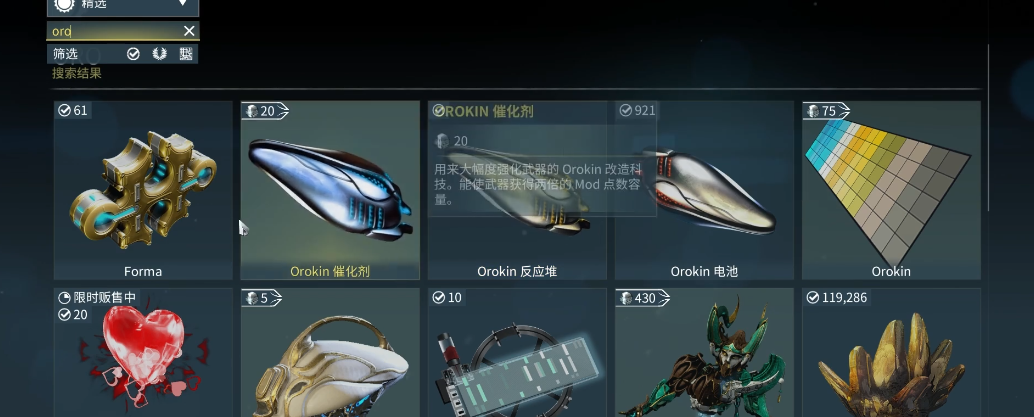
Task: Toggle the checkmark filter icon
Action: pos(133,53)
